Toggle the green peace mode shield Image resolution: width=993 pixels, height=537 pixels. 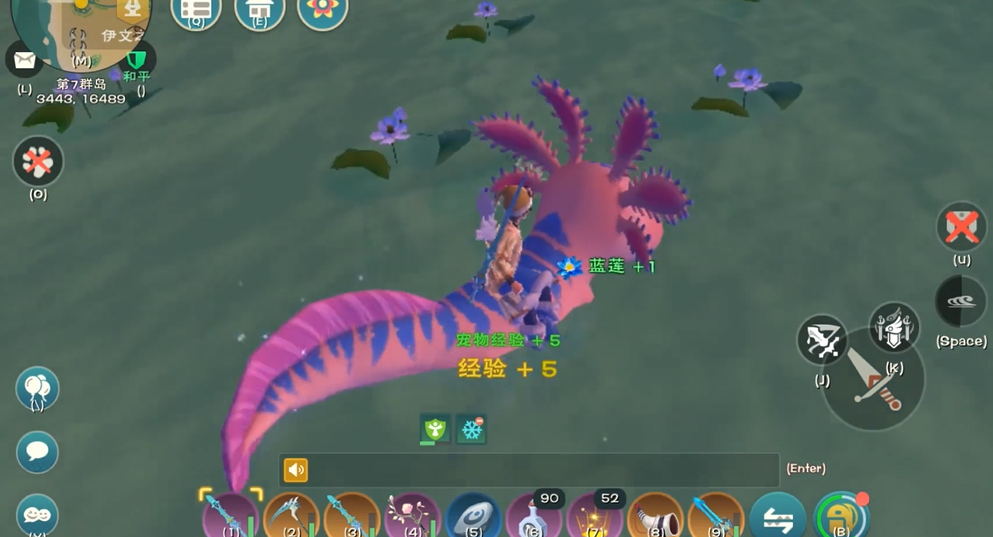(137, 60)
